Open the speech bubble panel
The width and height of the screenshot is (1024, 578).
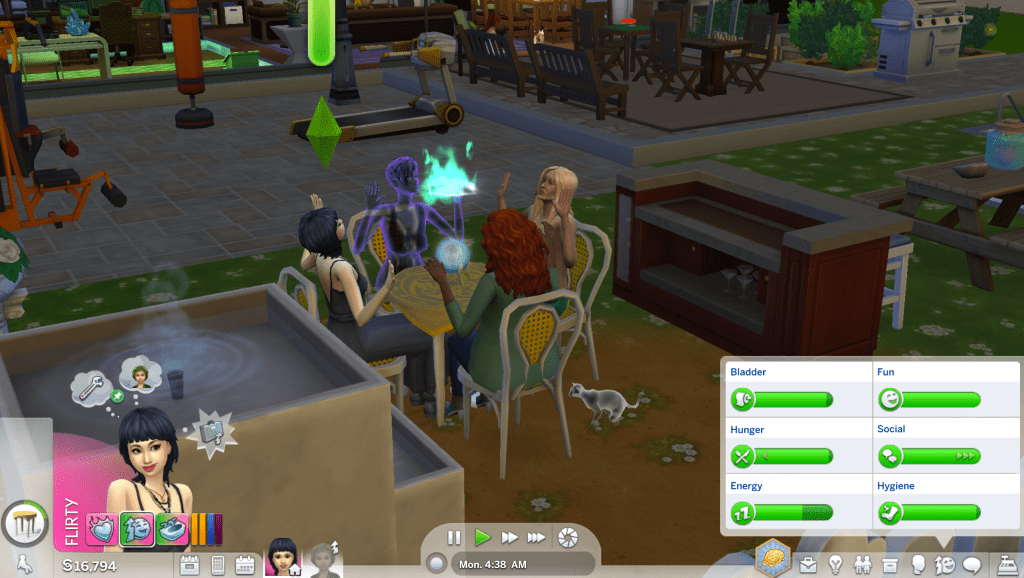[x=970, y=566]
